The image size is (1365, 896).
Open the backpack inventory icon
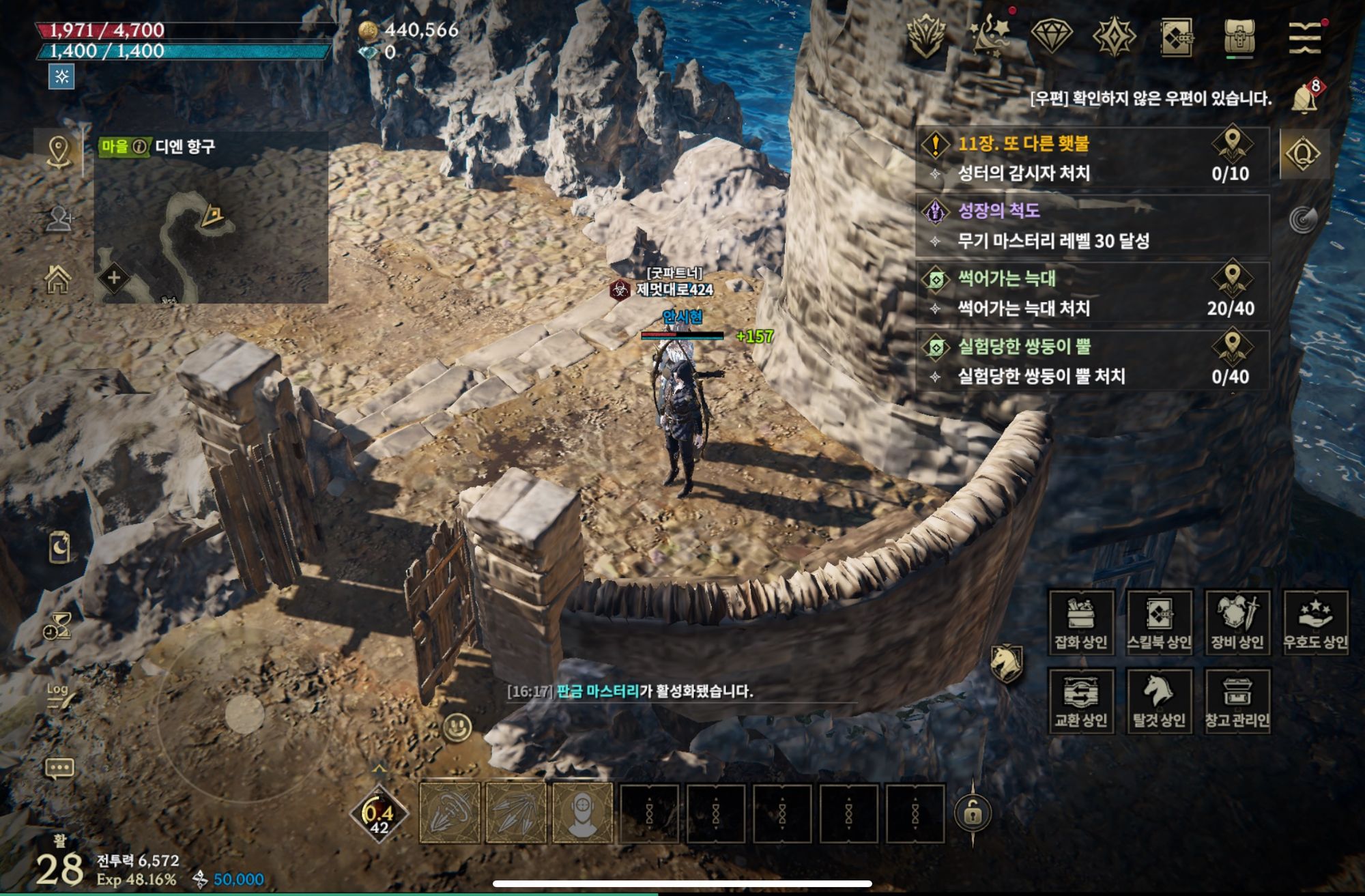point(1239,36)
